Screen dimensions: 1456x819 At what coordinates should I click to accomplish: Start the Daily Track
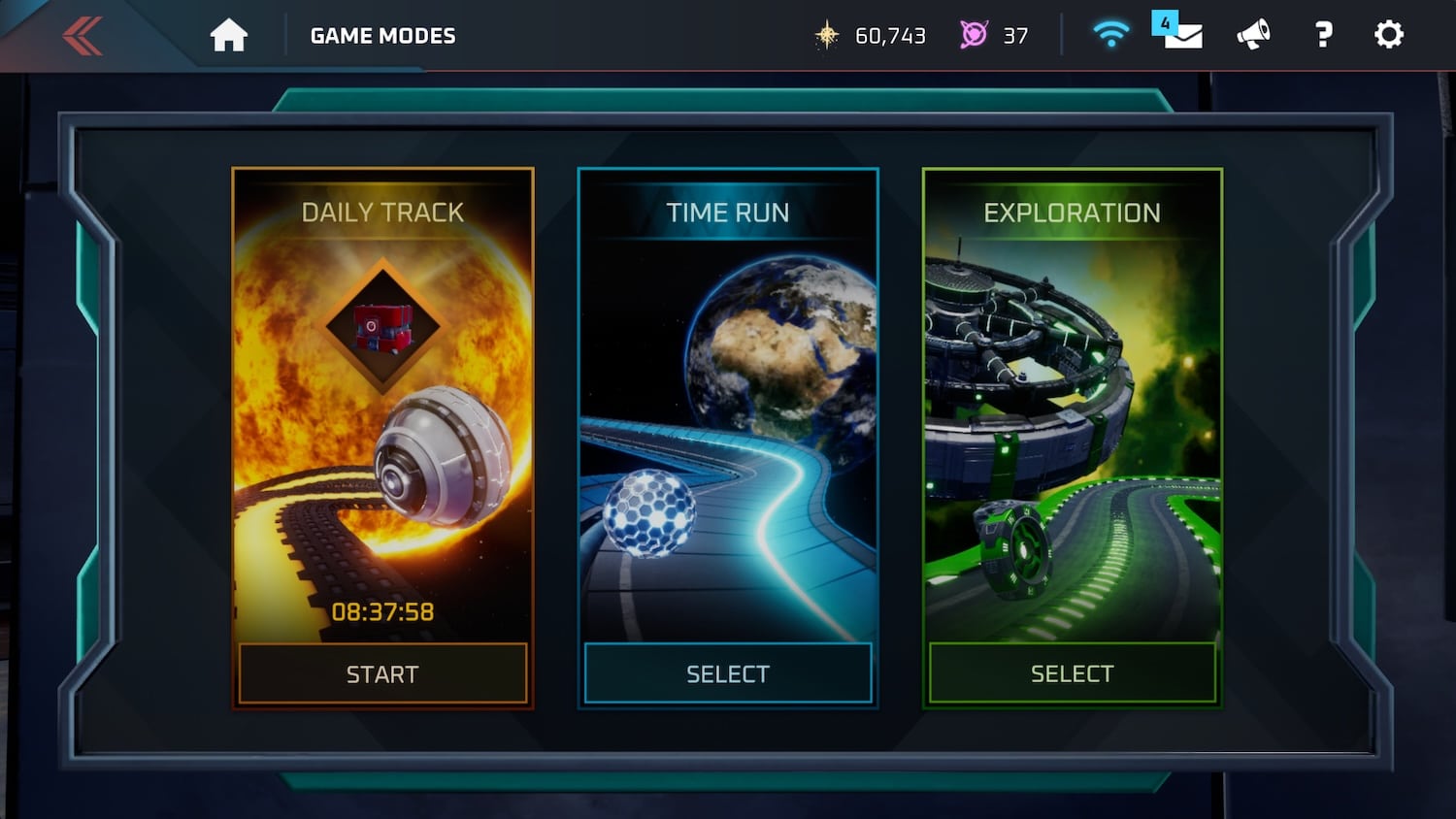click(382, 673)
